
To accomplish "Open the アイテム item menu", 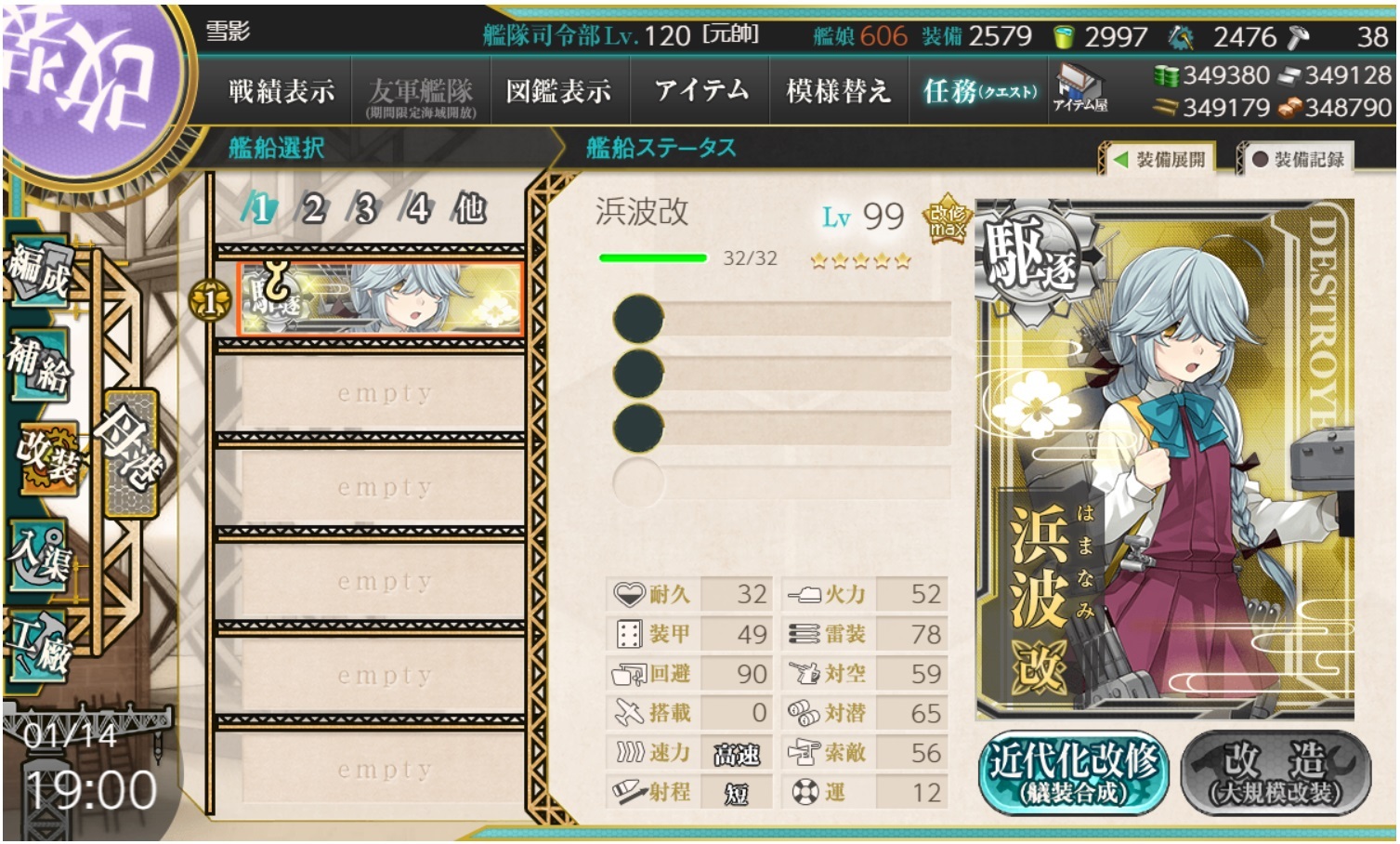I will tap(701, 91).
